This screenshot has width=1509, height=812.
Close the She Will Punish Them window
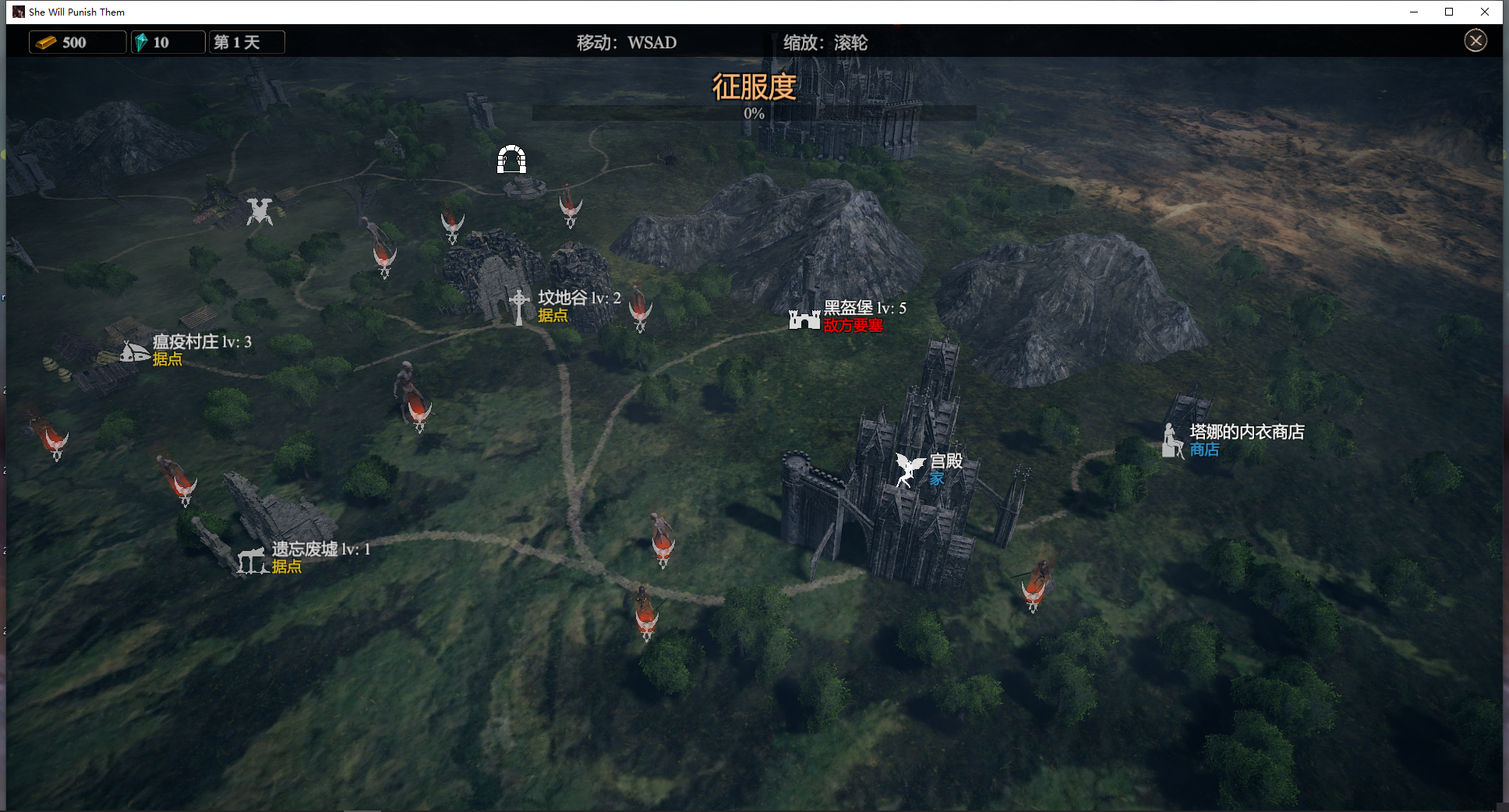(x=1485, y=12)
